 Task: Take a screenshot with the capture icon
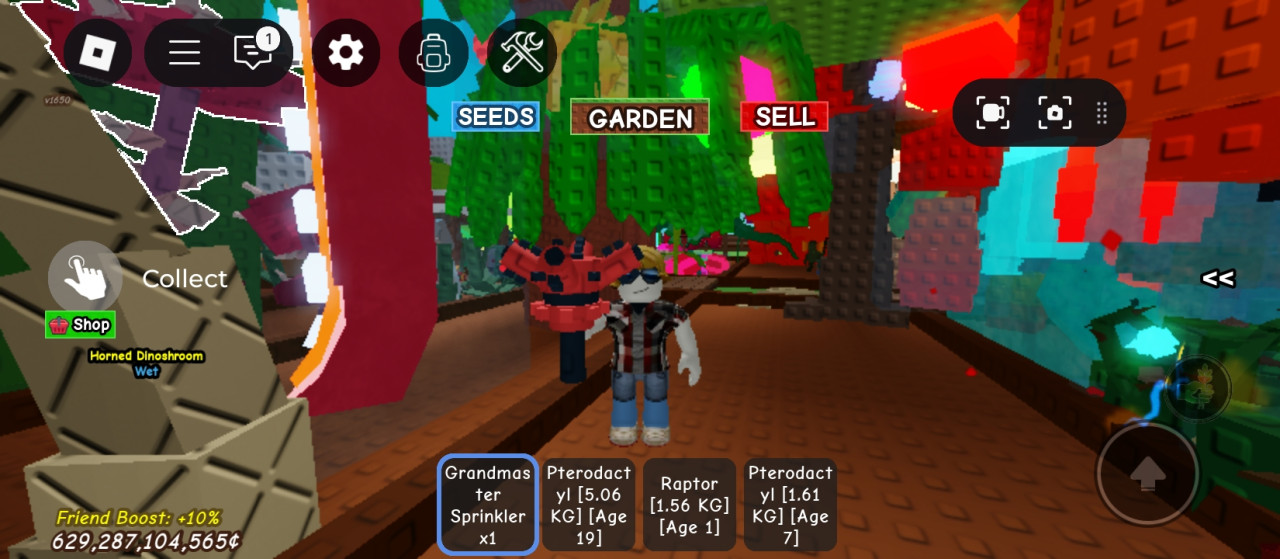click(x=1054, y=113)
